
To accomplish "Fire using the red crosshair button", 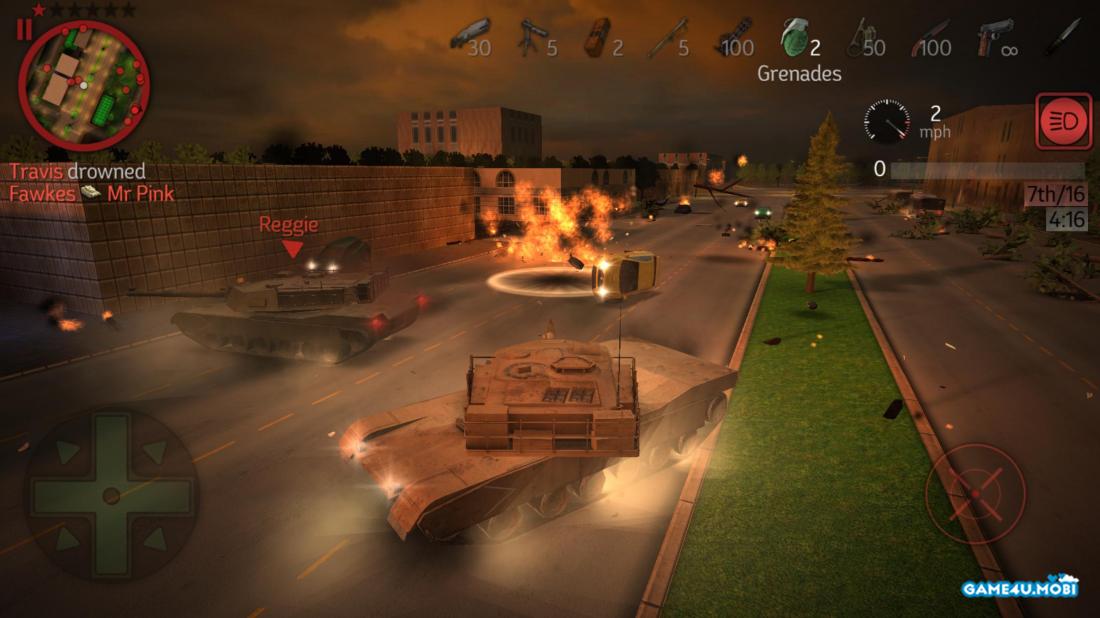I will tap(976, 494).
